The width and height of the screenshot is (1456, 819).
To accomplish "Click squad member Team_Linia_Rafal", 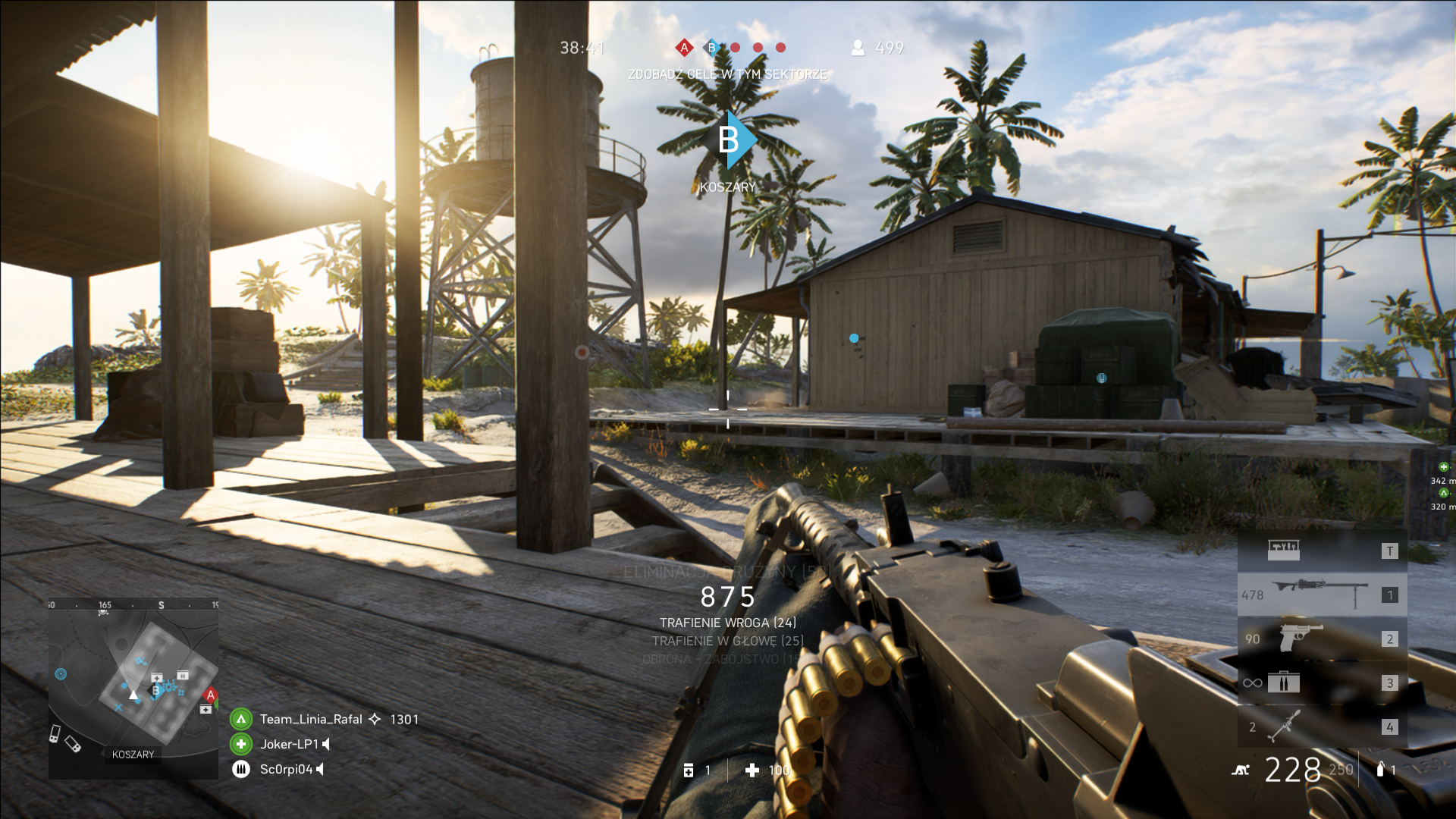I will click(x=311, y=719).
